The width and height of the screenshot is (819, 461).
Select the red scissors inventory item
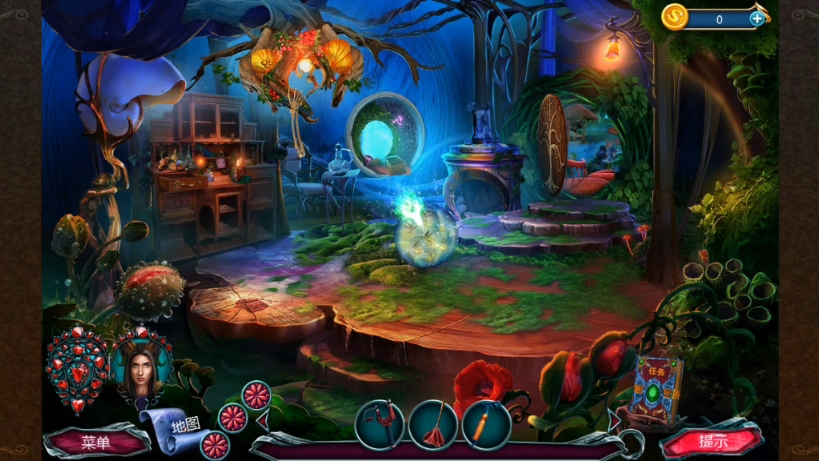point(380,424)
